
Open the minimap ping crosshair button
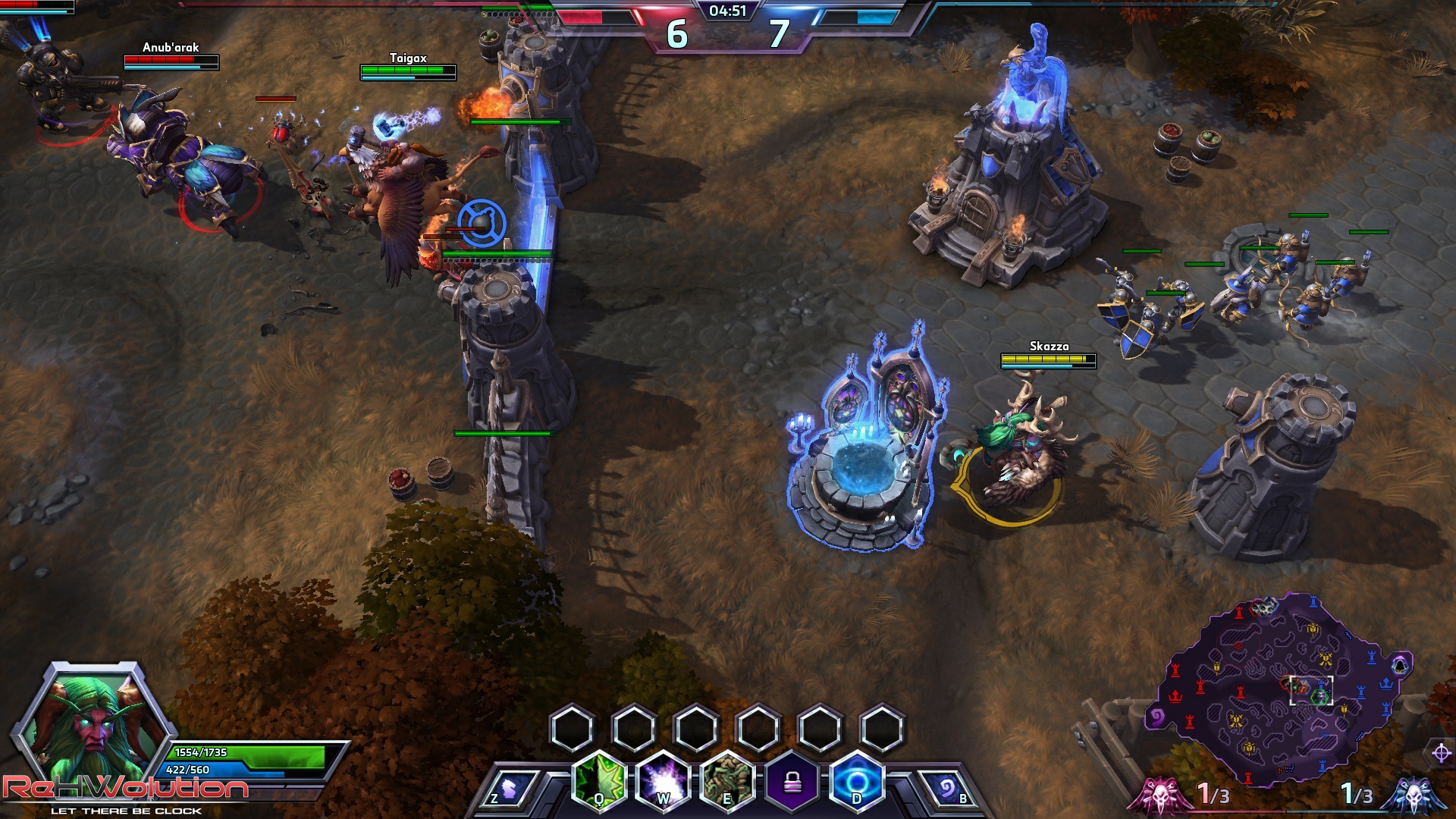1442,753
